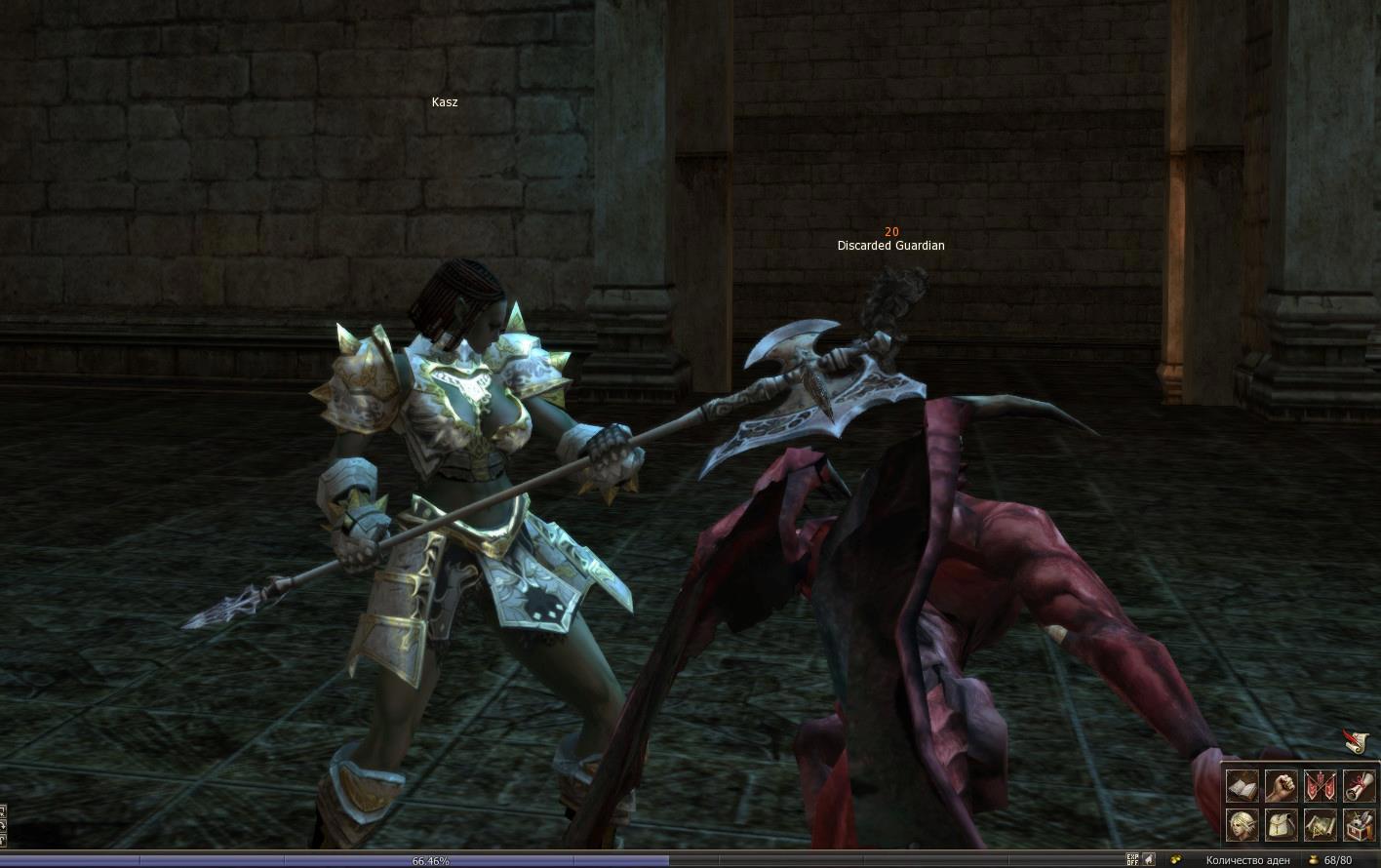Click the gray figure icon beside EXP OFF
Image resolution: width=1381 pixels, height=868 pixels.
[x=1149, y=860]
